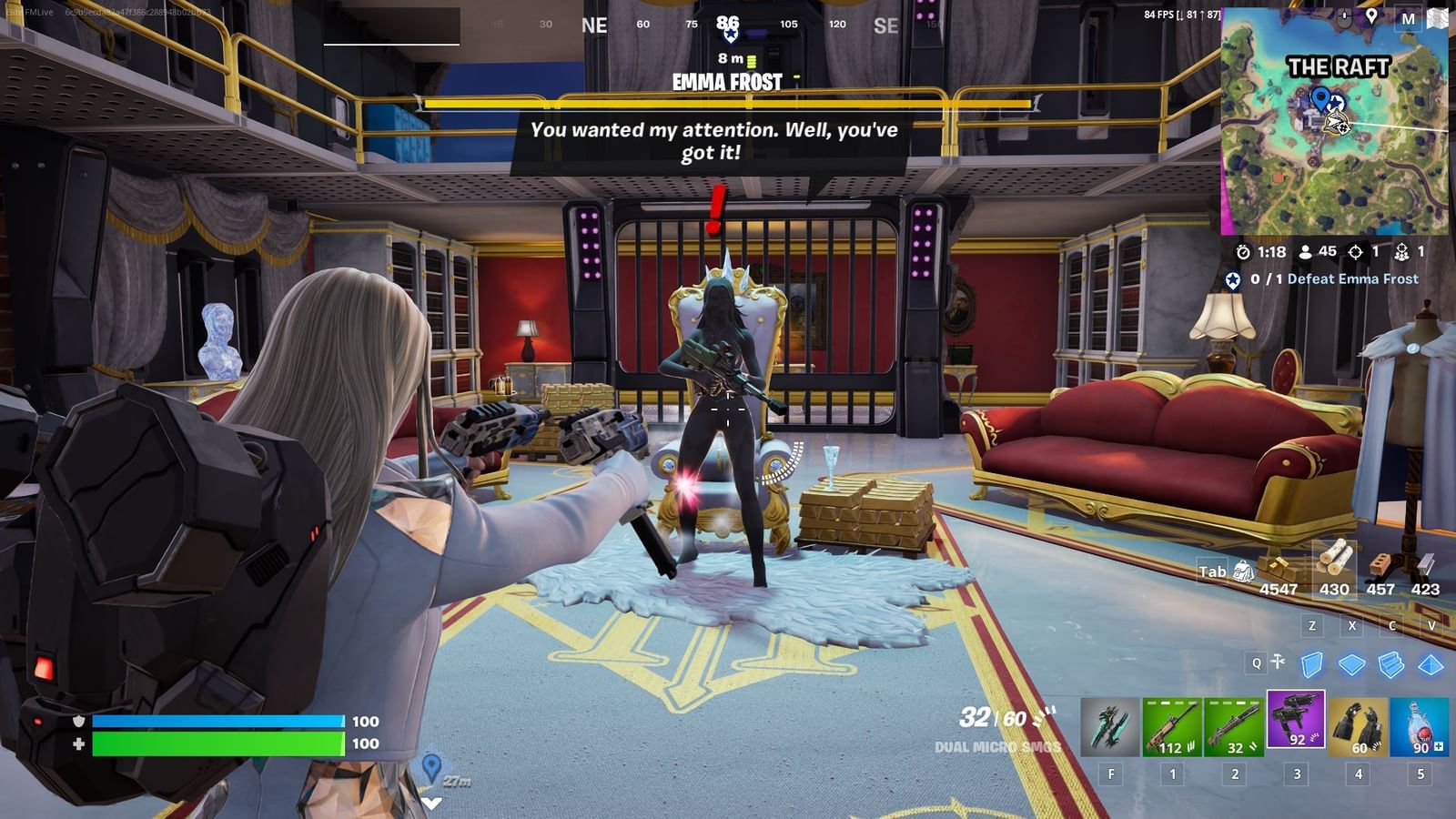This screenshot has height=819, width=1456.
Task: Click the quest star badge icon
Action: (x=1230, y=278)
